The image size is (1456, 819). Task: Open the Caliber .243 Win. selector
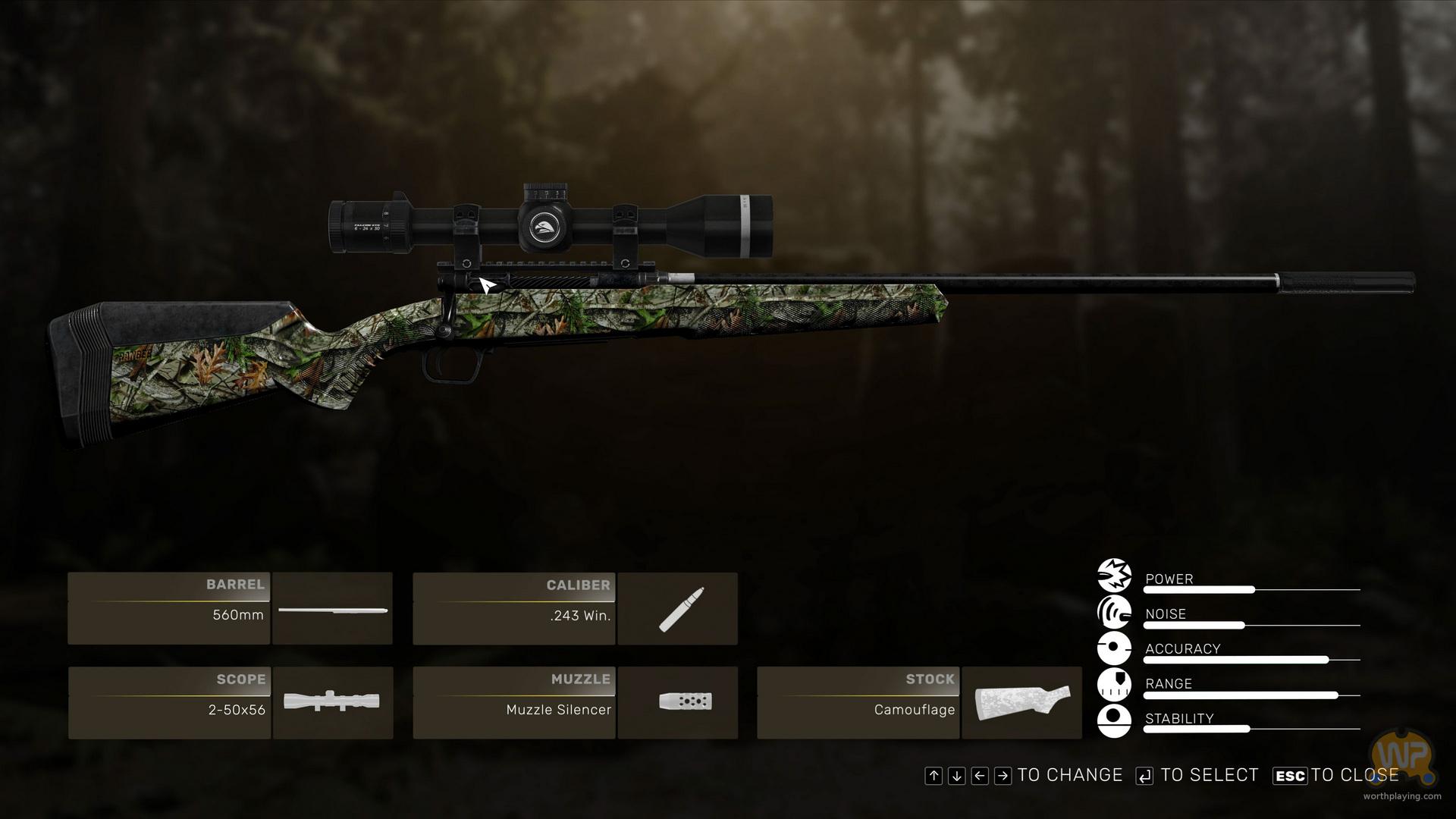tap(514, 609)
